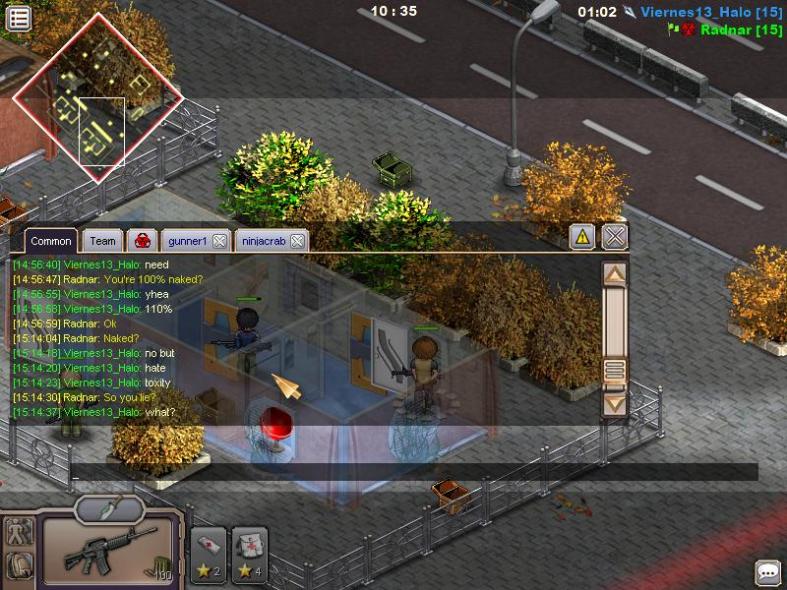Click the chat scroll down arrow
Screen dimensions: 787x590
[615, 404]
